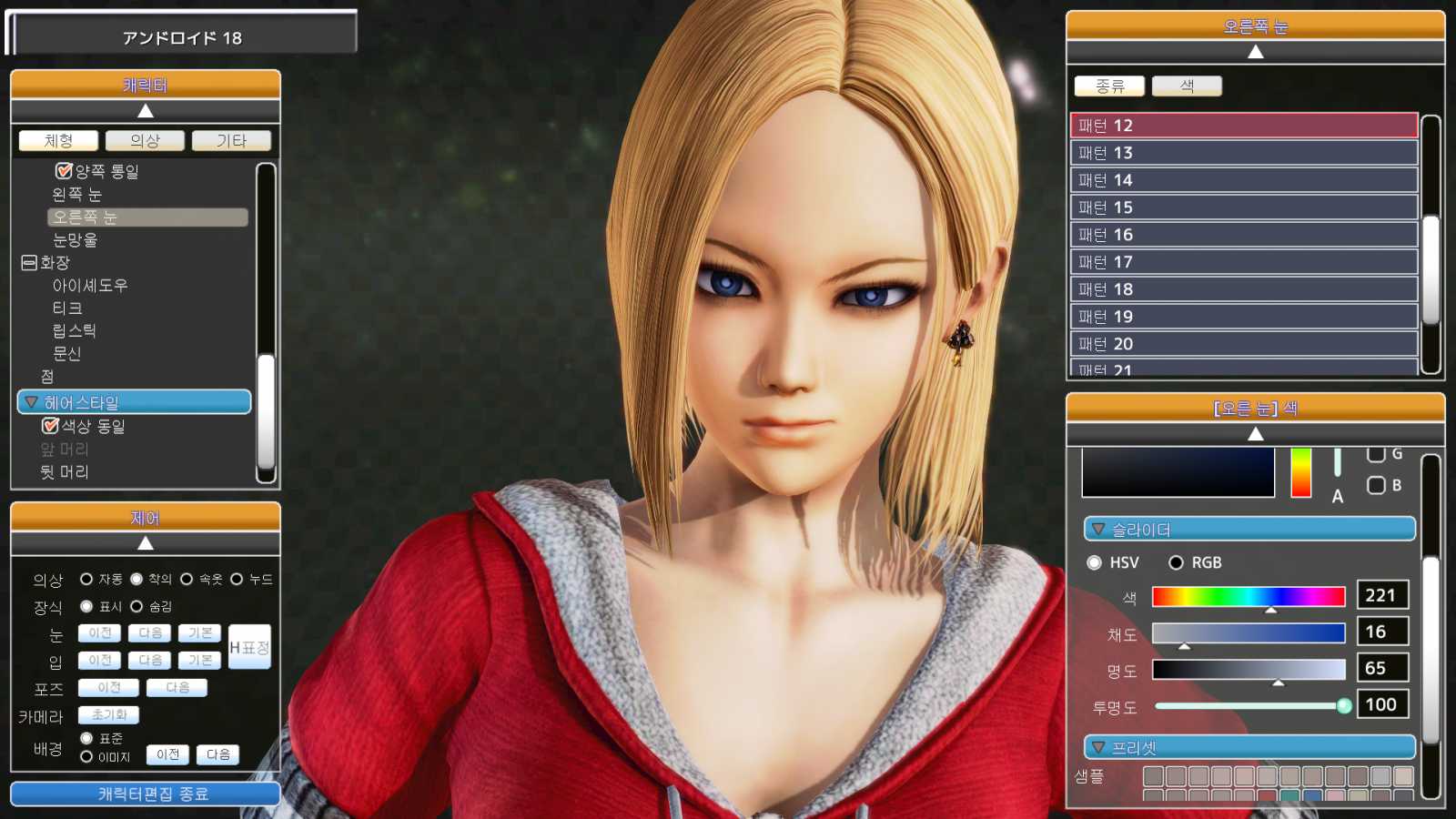Click the hue rainbow slider bar

coord(1249,596)
